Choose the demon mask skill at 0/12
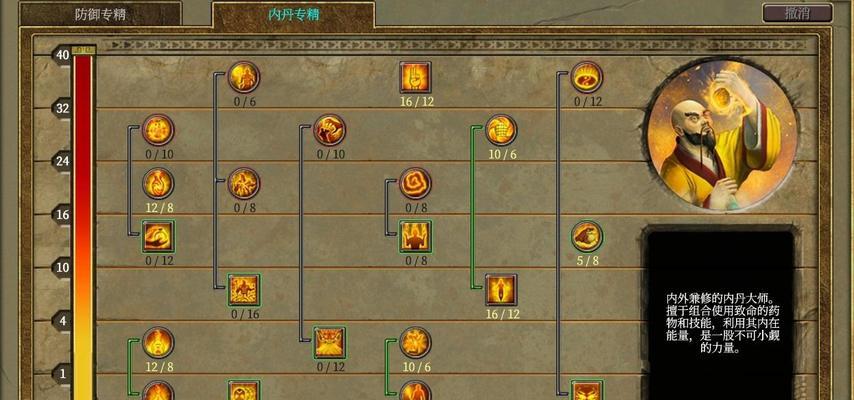Viewport: 854px width, 400px height. pyautogui.click(x=329, y=343)
